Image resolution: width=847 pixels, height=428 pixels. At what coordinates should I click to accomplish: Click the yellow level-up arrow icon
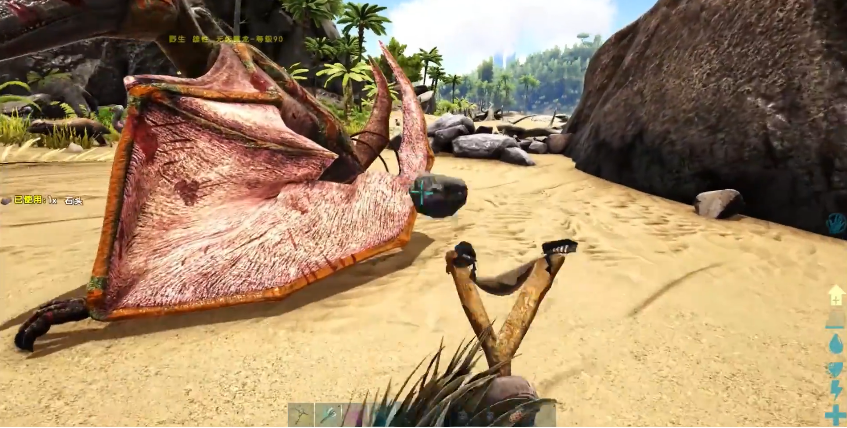(x=836, y=296)
